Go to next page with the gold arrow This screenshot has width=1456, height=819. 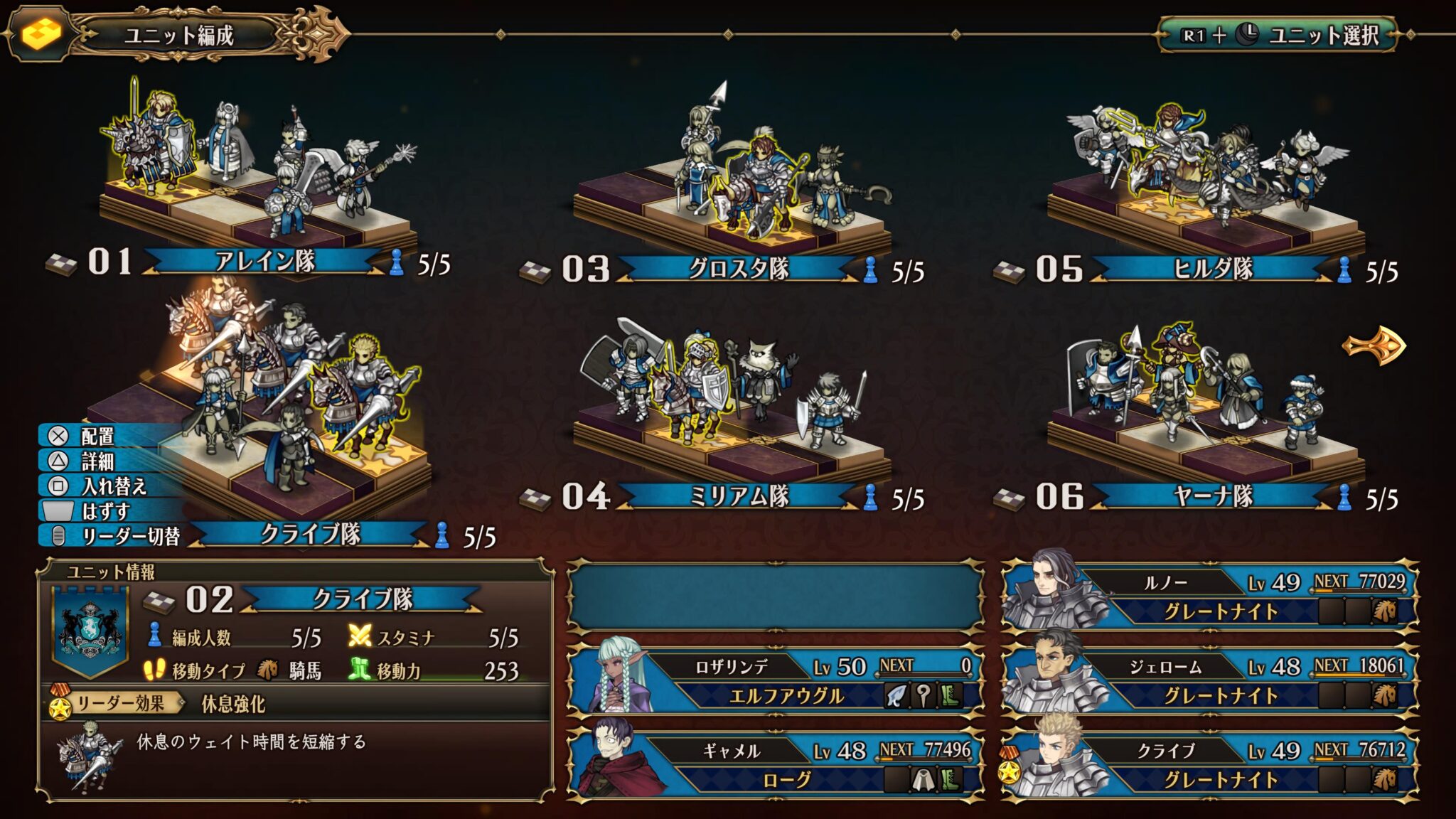[1374, 346]
